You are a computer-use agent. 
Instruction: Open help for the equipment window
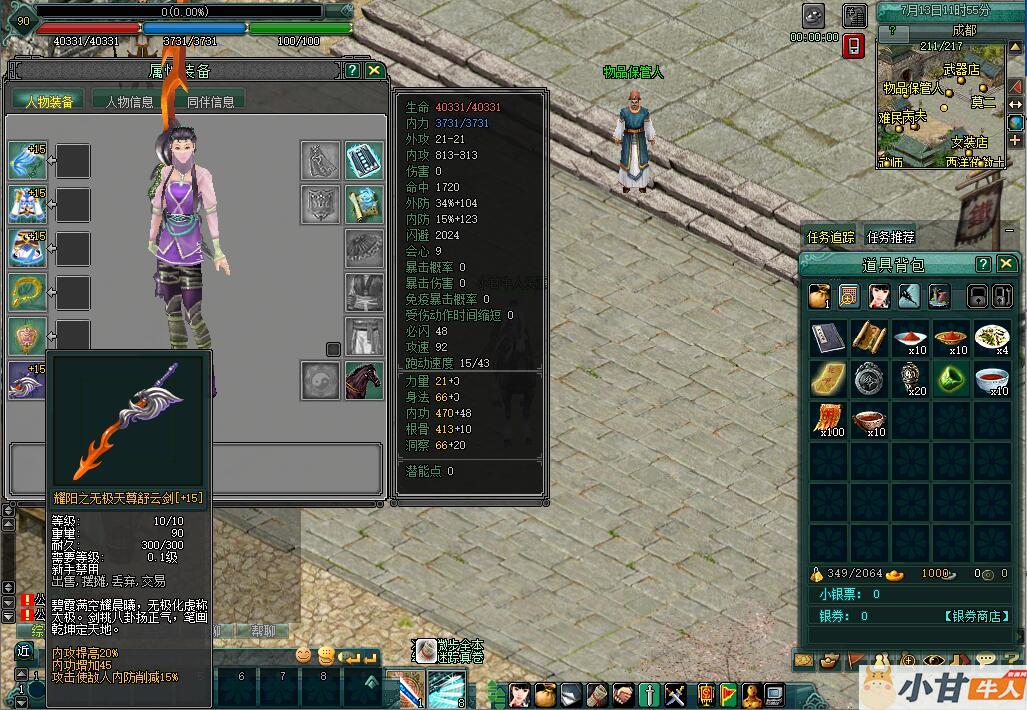[353, 70]
